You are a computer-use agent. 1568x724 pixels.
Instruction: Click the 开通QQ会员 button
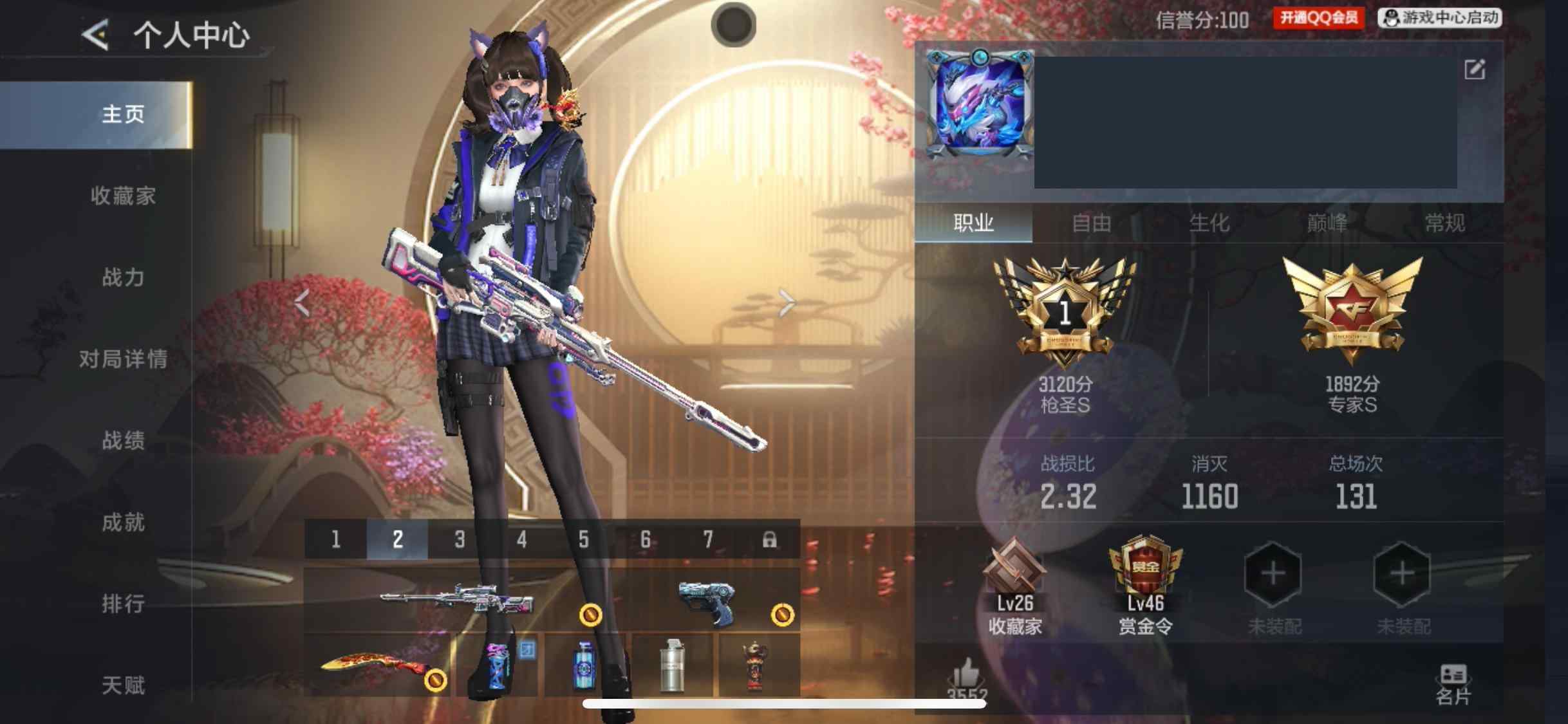coord(1318,18)
